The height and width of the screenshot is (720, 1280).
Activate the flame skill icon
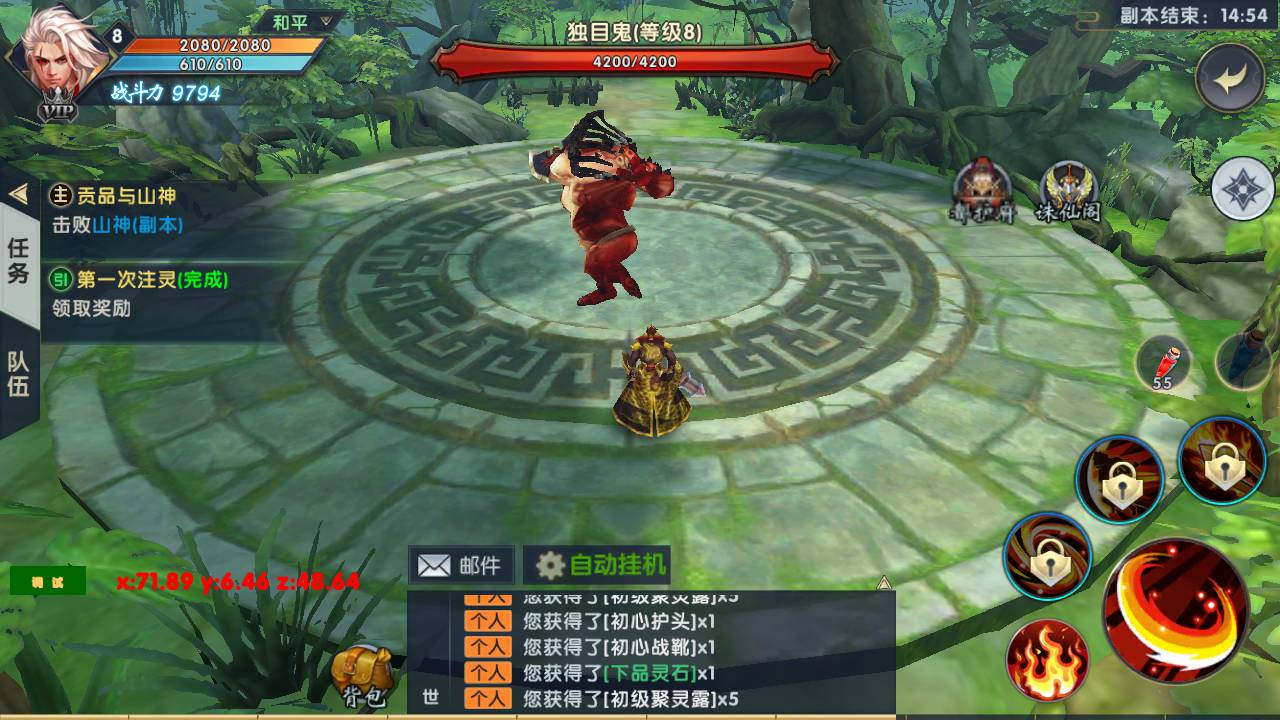pyautogui.click(x=1048, y=660)
